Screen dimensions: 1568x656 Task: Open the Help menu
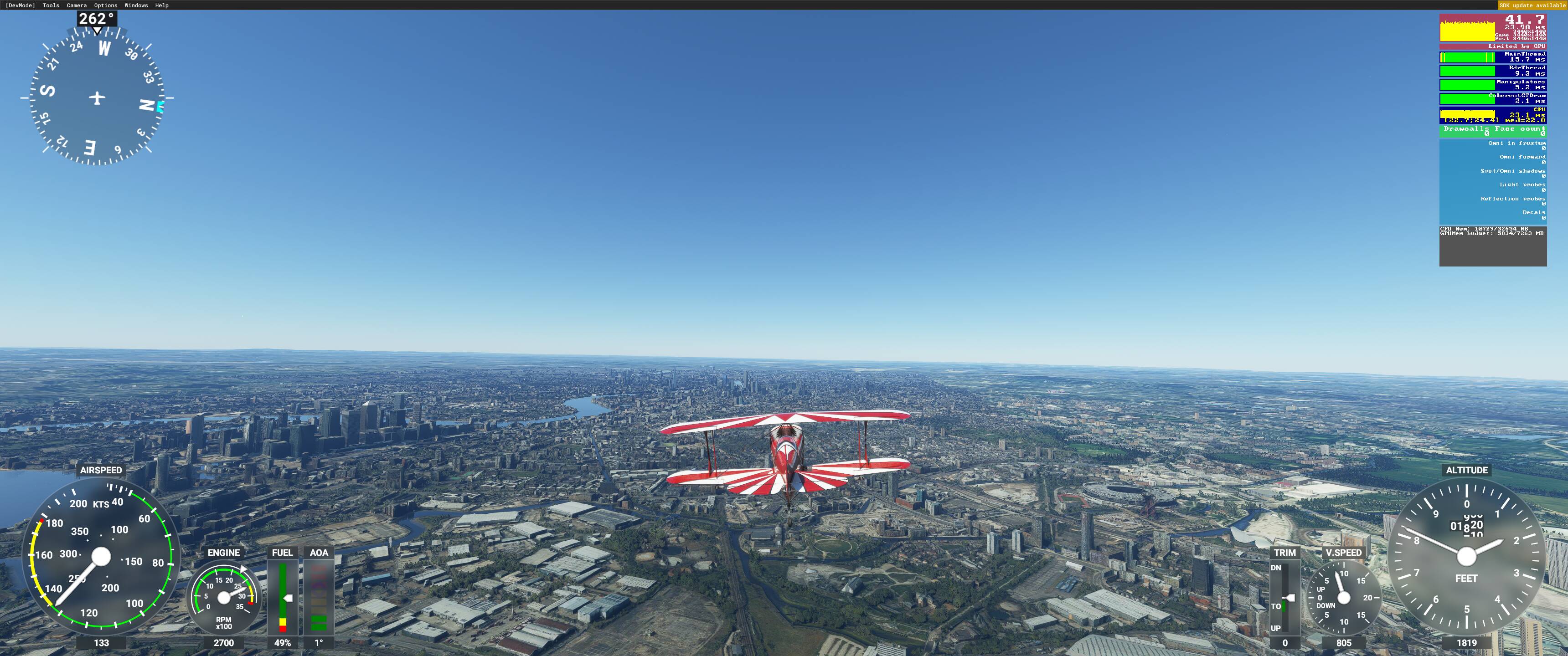(162, 5)
